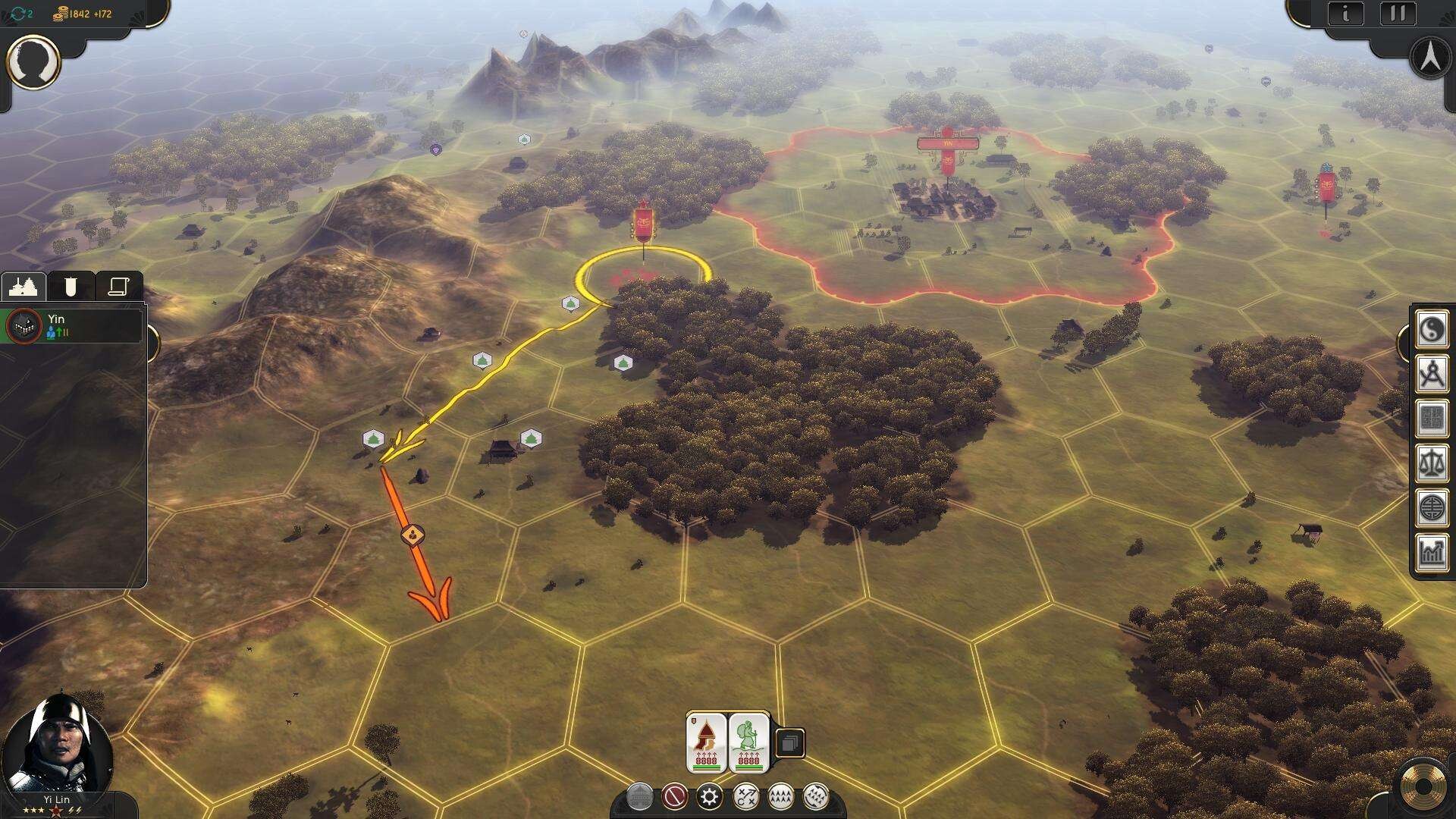The width and height of the screenshot is (1456, 819).
Task: Click the gear button in army bar
Action: (710, 796)
